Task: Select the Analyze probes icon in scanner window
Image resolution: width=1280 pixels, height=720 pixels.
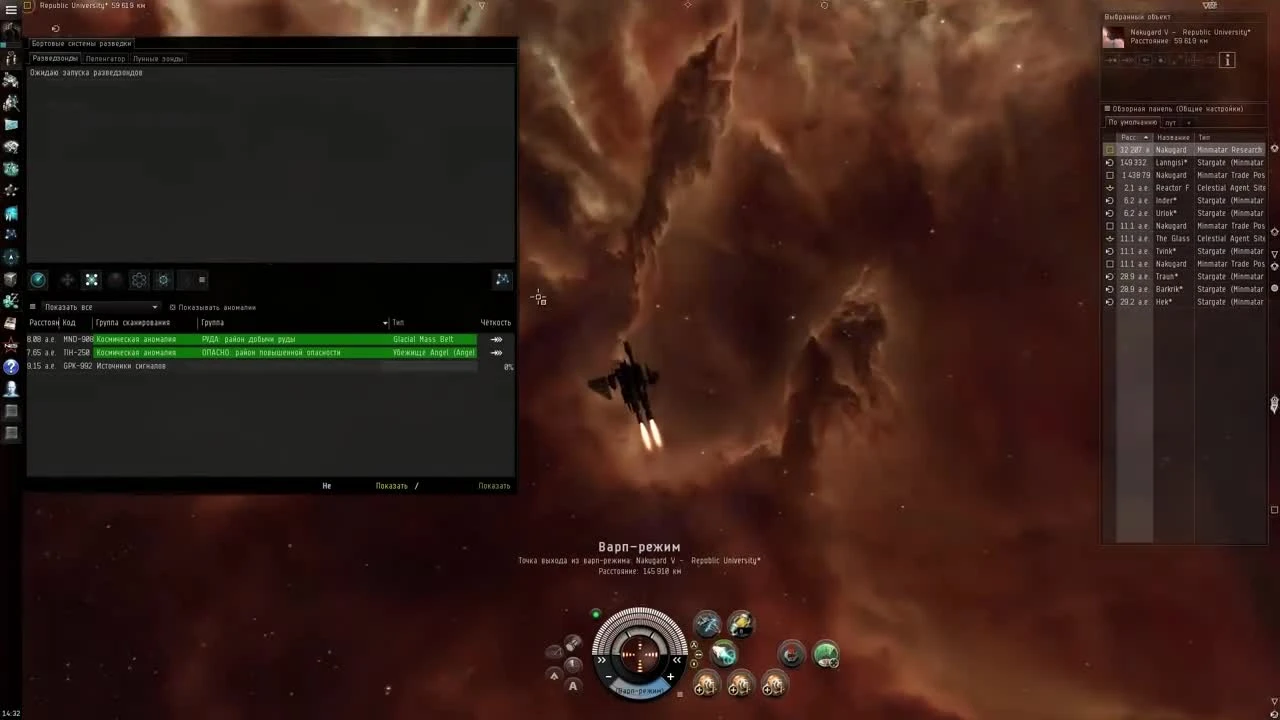Action: 38,279
